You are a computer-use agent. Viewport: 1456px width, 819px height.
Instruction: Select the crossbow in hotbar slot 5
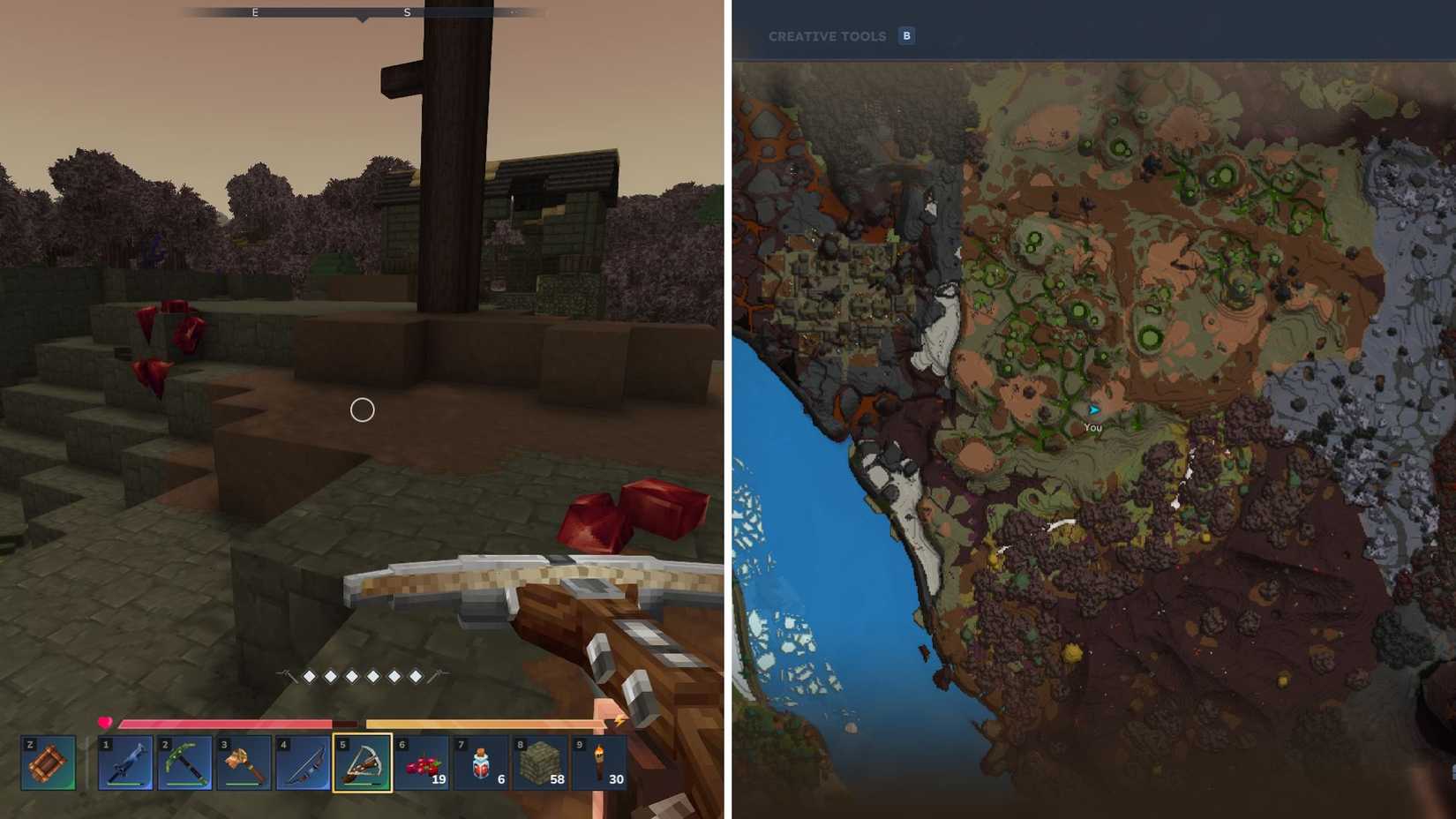pos(362,764)
